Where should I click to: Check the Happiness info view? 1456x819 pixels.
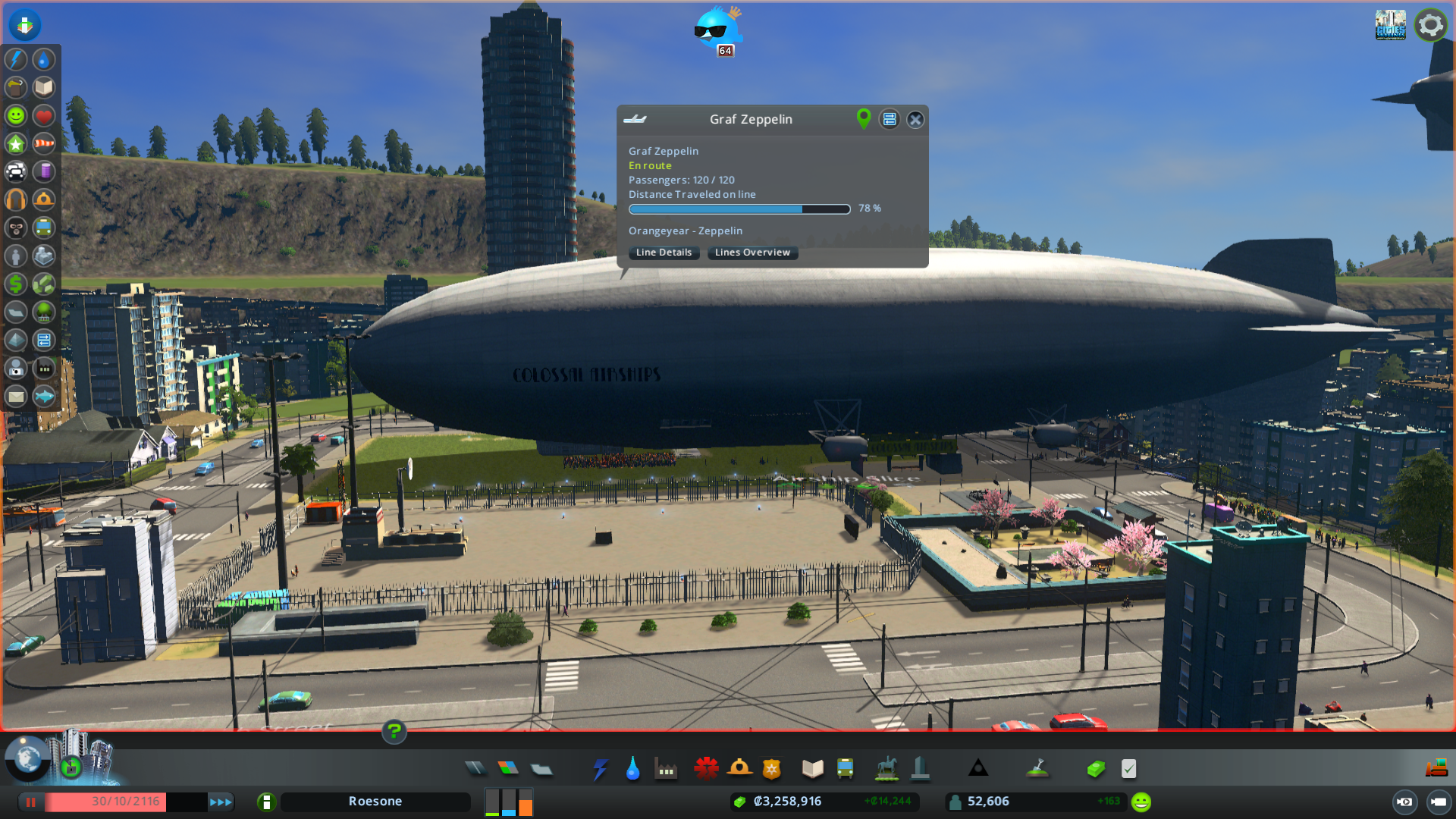point(15,116)
